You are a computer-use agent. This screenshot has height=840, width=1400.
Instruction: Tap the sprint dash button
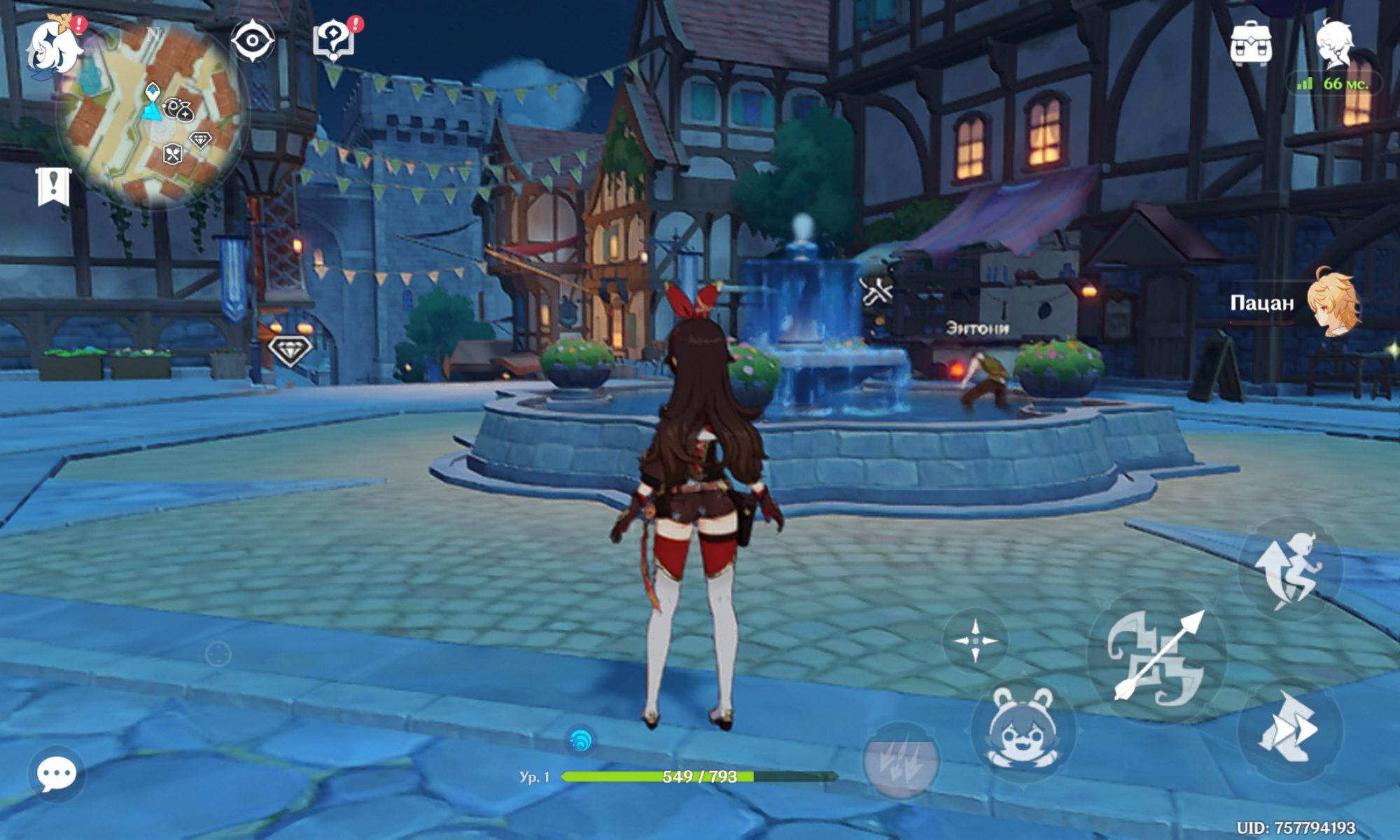click(1290, 728)
